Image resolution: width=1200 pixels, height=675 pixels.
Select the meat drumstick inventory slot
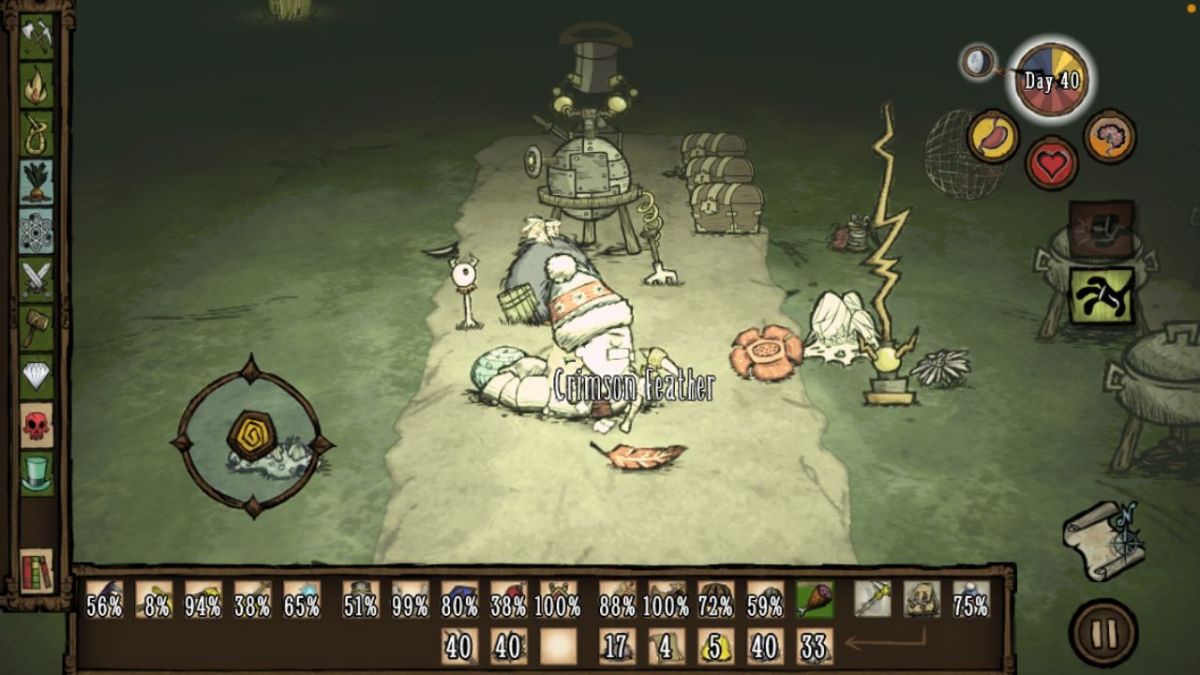pyautogui.click(x=815, y=599)
